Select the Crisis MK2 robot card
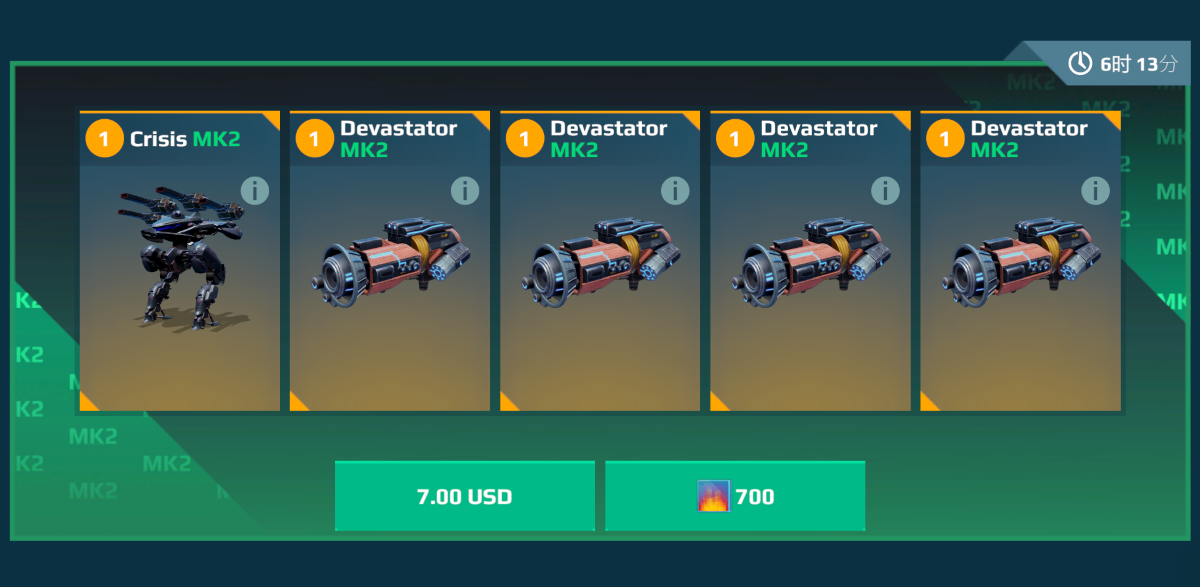 (180, 270)
